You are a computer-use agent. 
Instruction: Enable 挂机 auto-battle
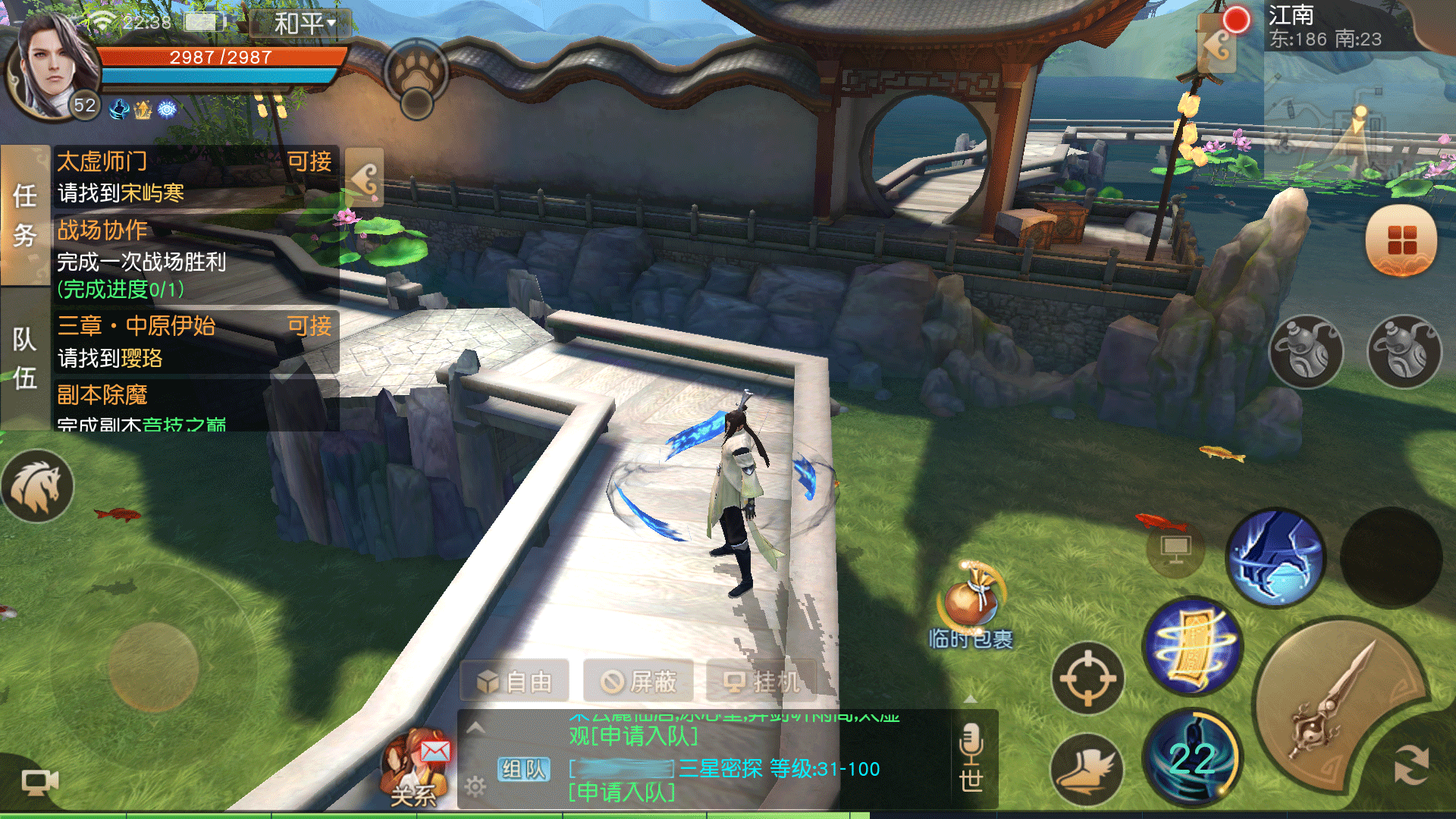coord(761,682)
